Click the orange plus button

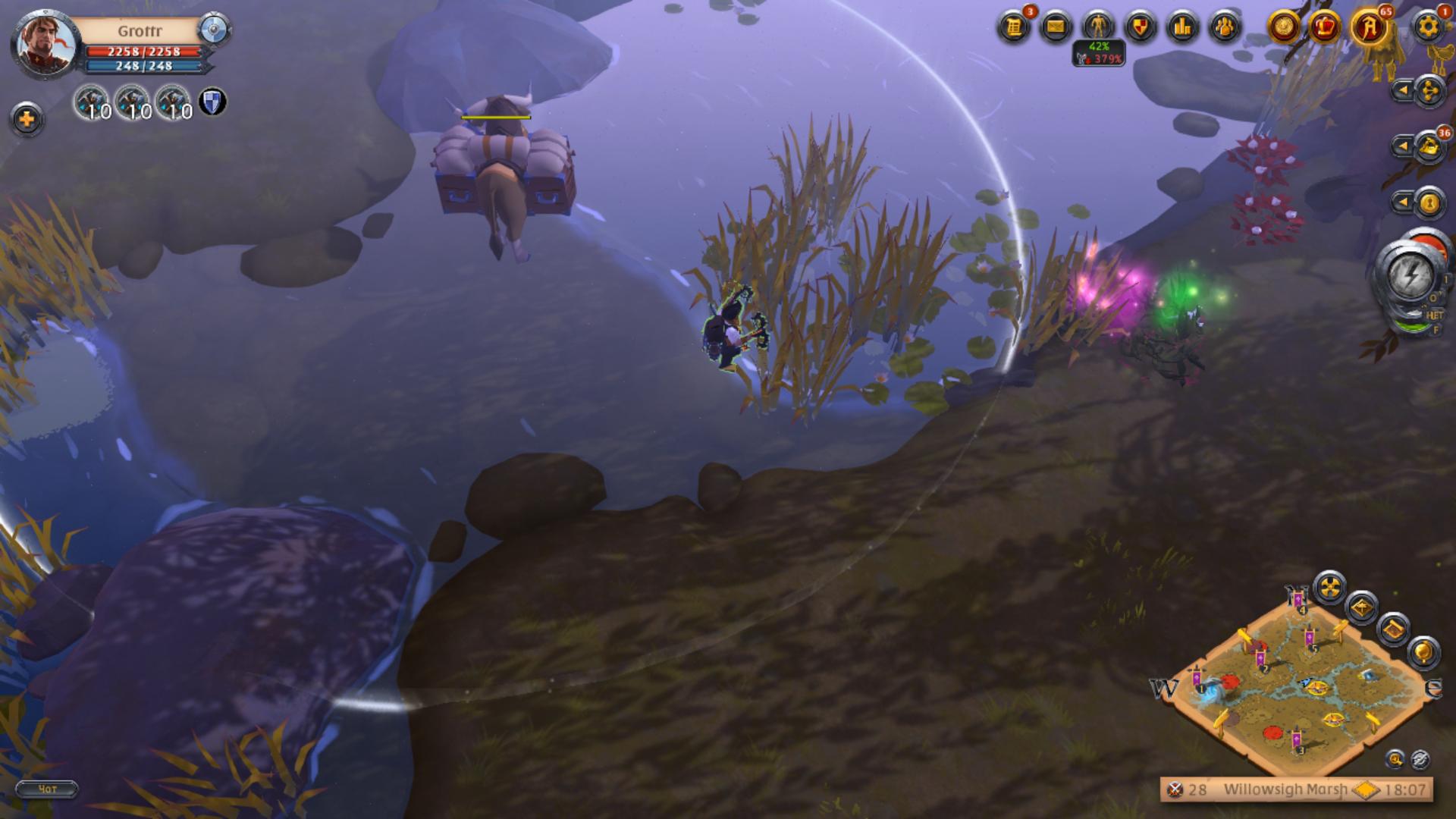(27, 120)
